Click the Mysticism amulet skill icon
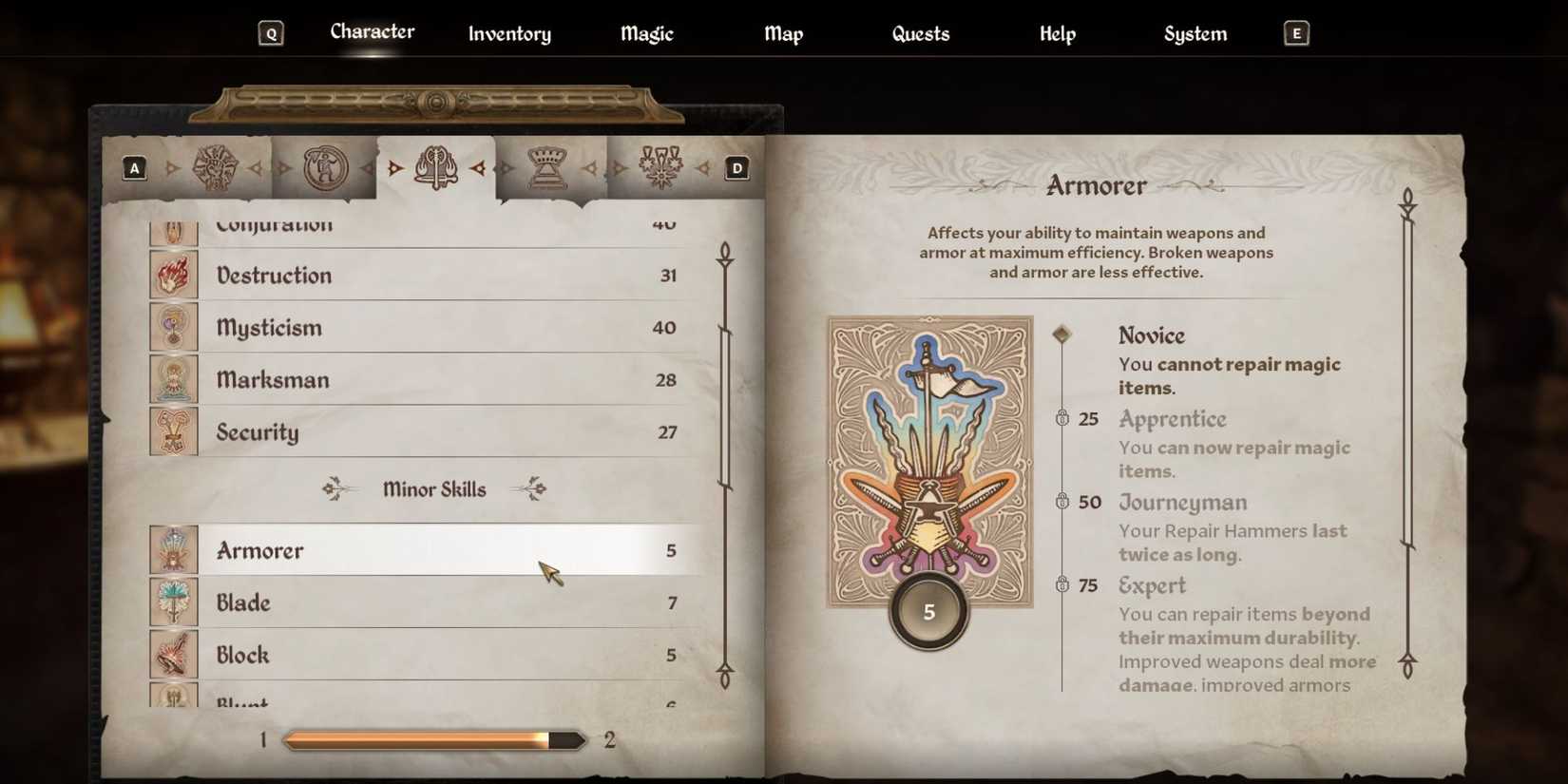1568x784 pixels. pos(174,327)
